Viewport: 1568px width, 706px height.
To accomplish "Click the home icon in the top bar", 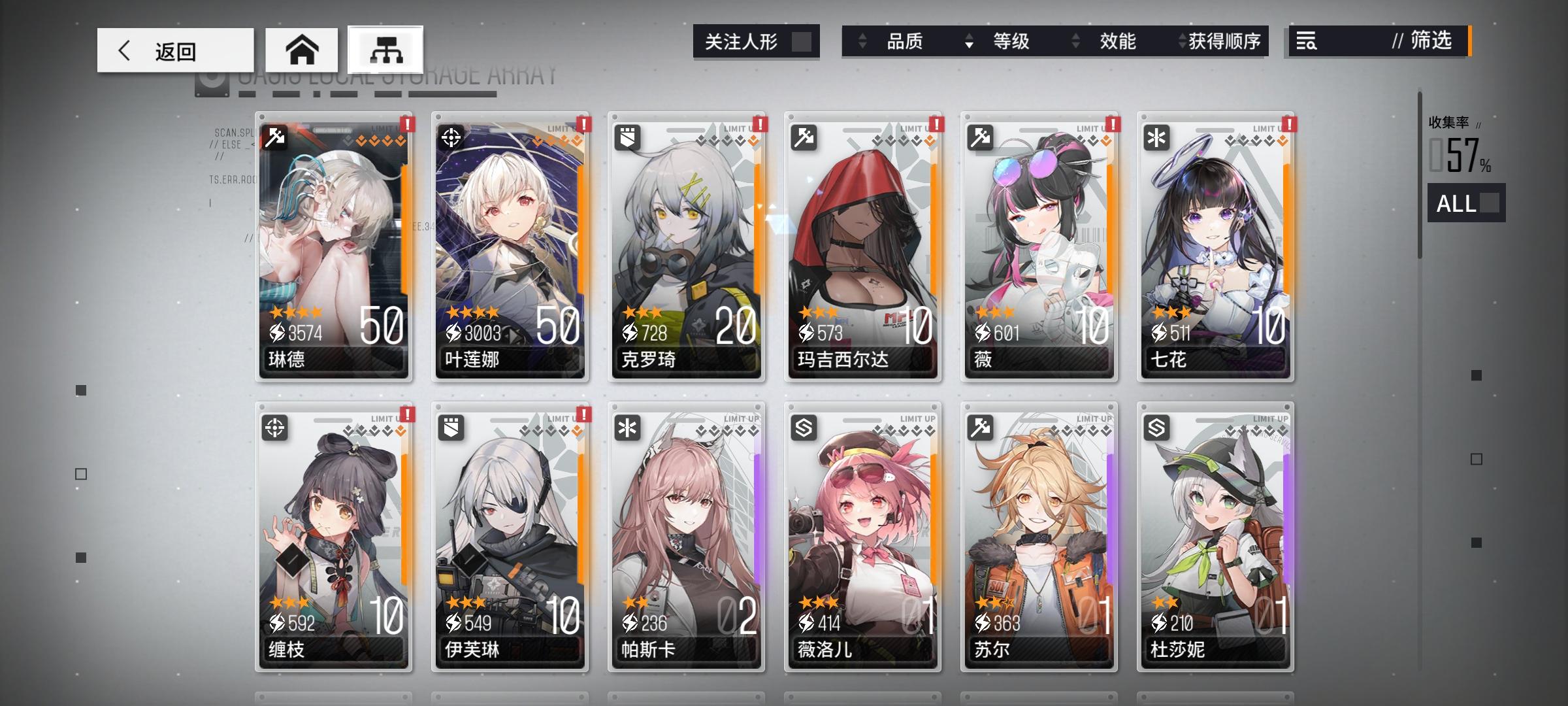I will point(303,48).
